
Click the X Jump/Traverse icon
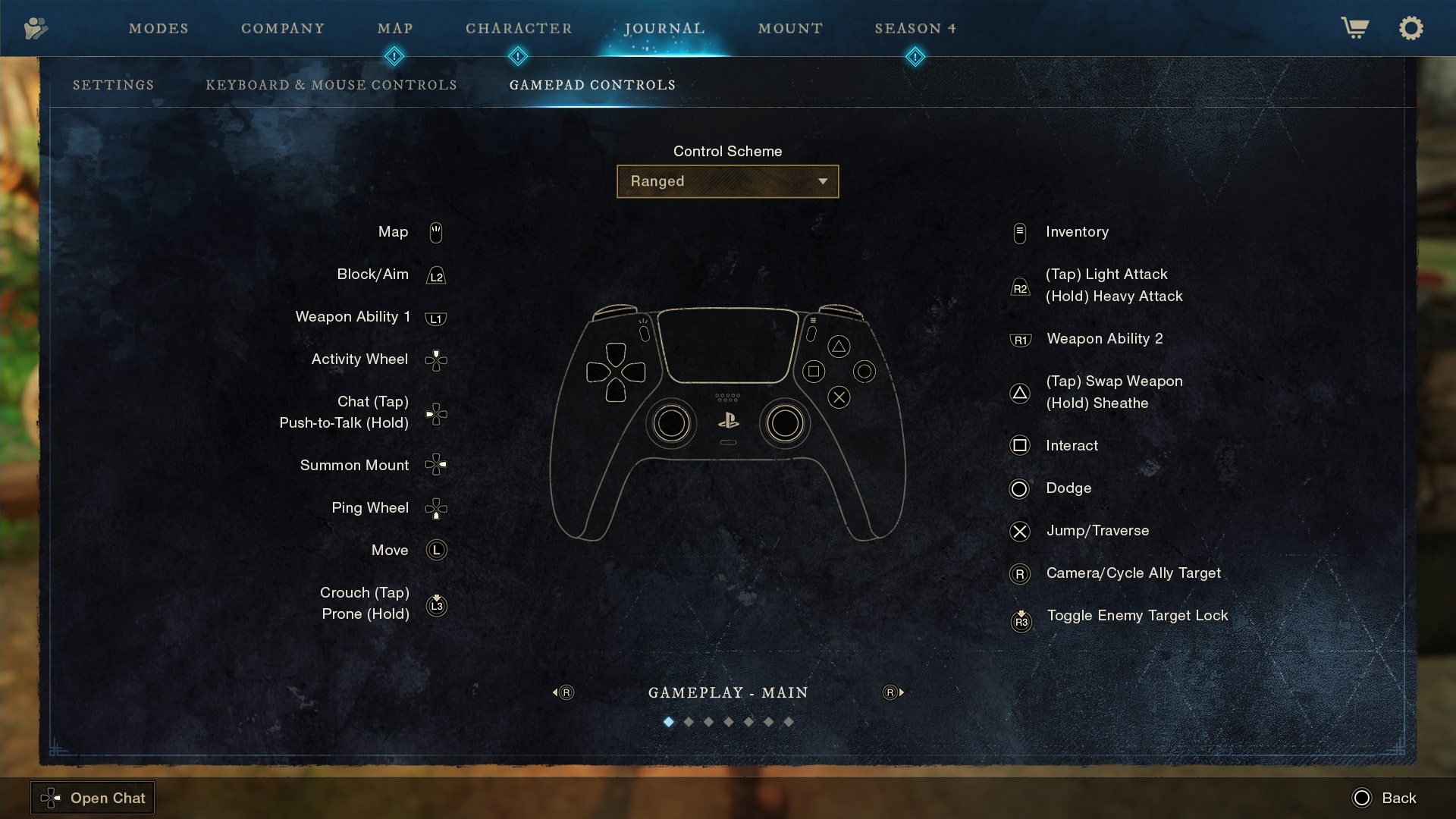[1021, 532]
